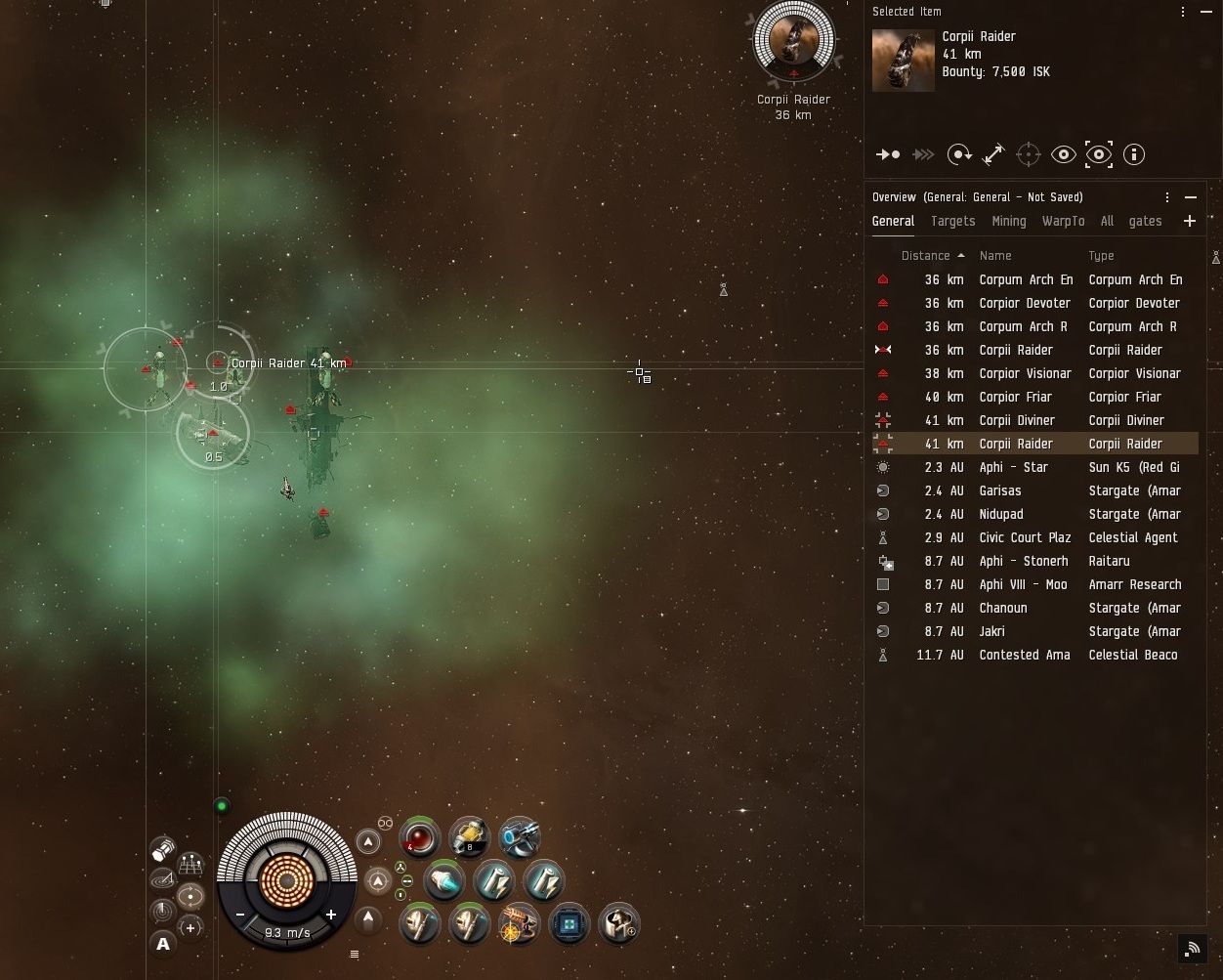Select the Corpior Devoter overview row
1223x980 pixels.
pyautogui.click(x=1025, y=303)
